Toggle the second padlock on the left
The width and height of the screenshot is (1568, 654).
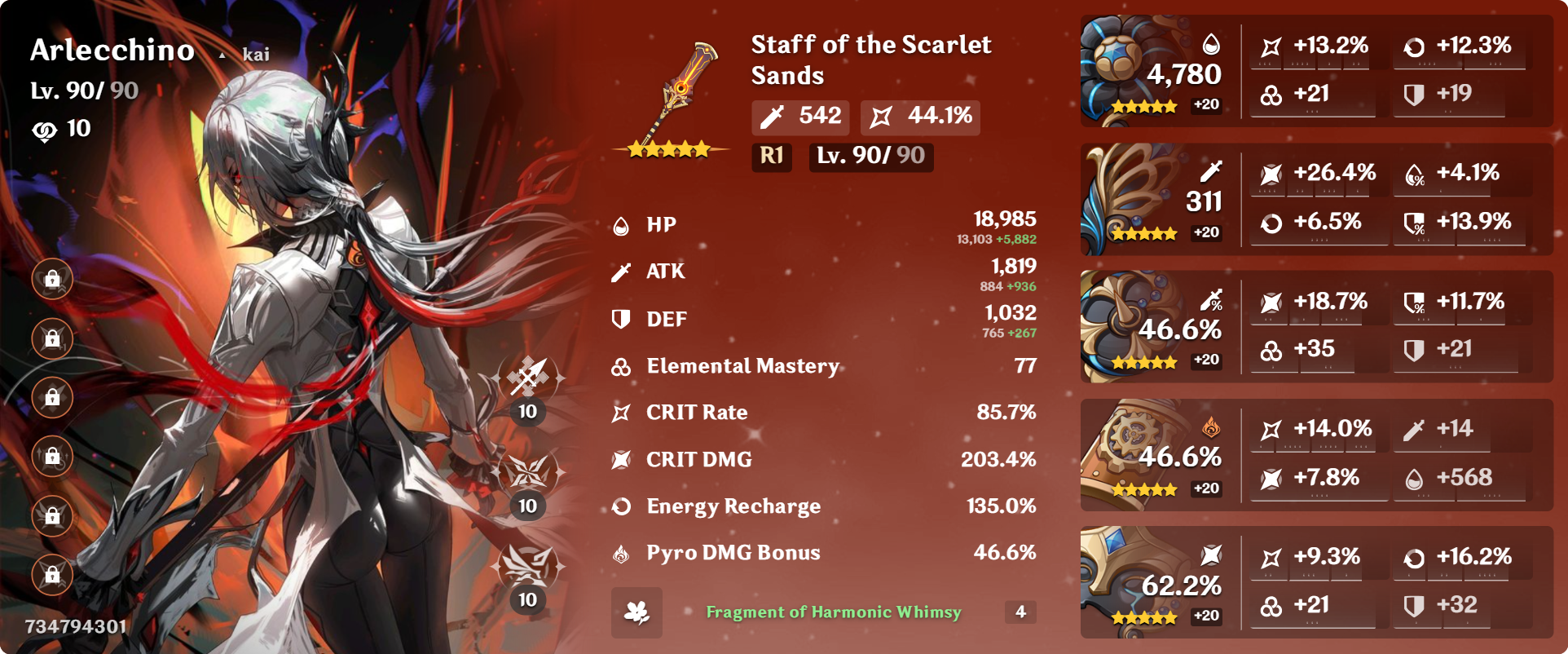click(x=51, y=337)
